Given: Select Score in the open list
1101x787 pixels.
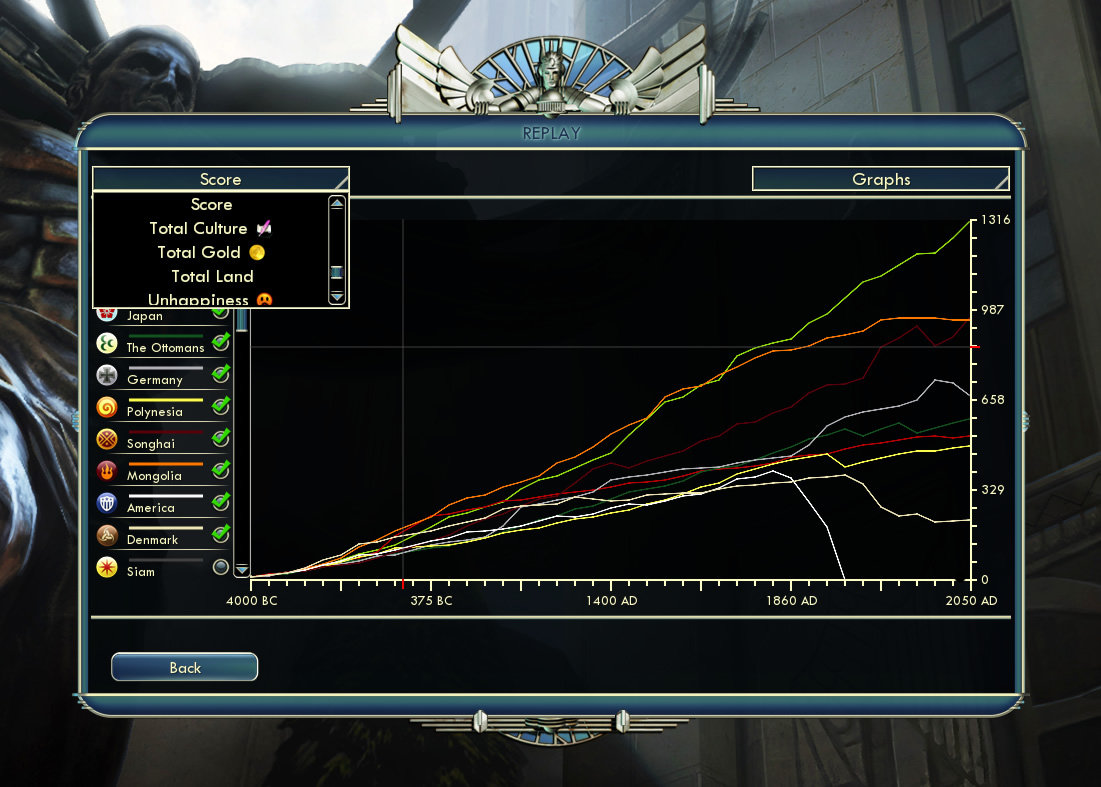Looking at the screenshot, I should (x=212, y=205).
